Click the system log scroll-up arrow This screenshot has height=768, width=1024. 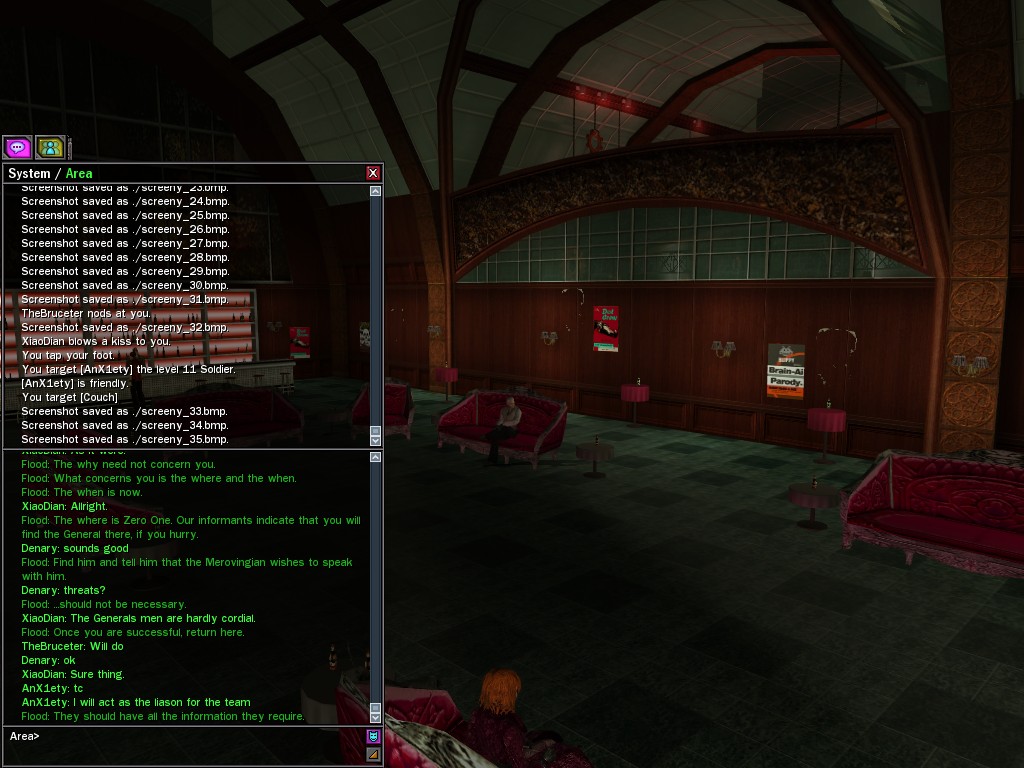click(376, 191)
